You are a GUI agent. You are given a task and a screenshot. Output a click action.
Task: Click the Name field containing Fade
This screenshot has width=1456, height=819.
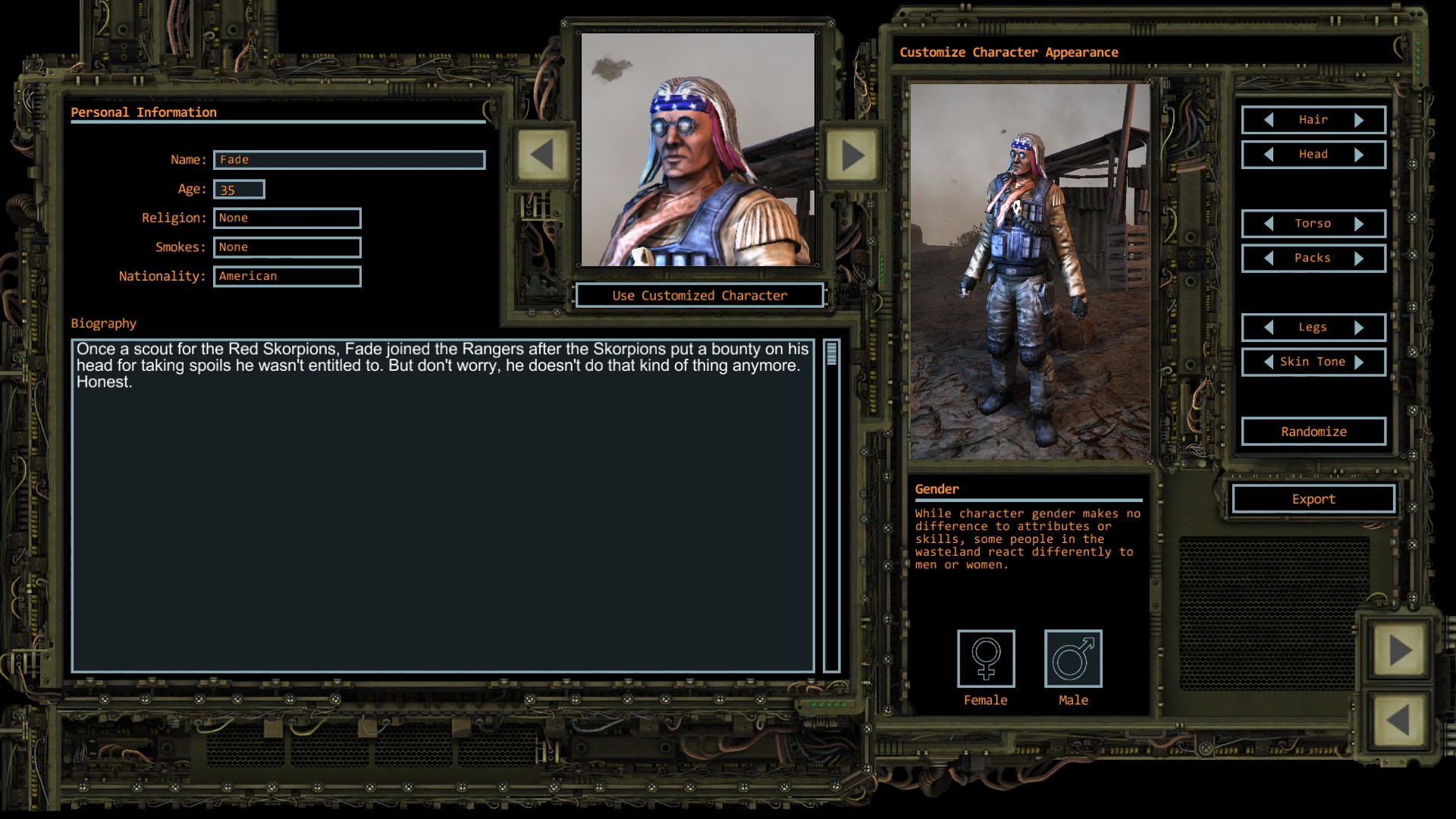[350, 160]
